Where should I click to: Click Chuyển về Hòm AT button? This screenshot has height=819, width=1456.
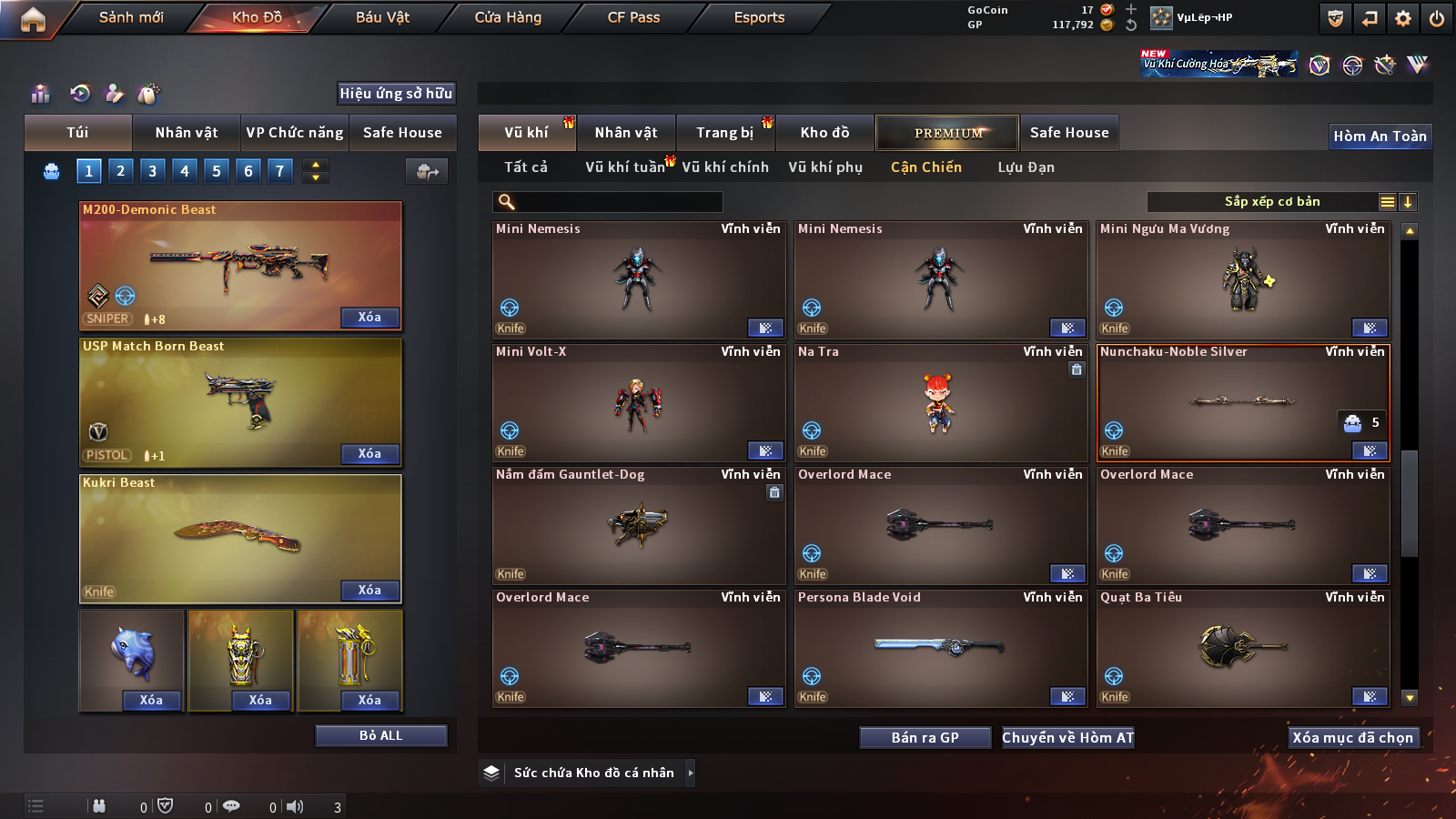click(1067, 737)
